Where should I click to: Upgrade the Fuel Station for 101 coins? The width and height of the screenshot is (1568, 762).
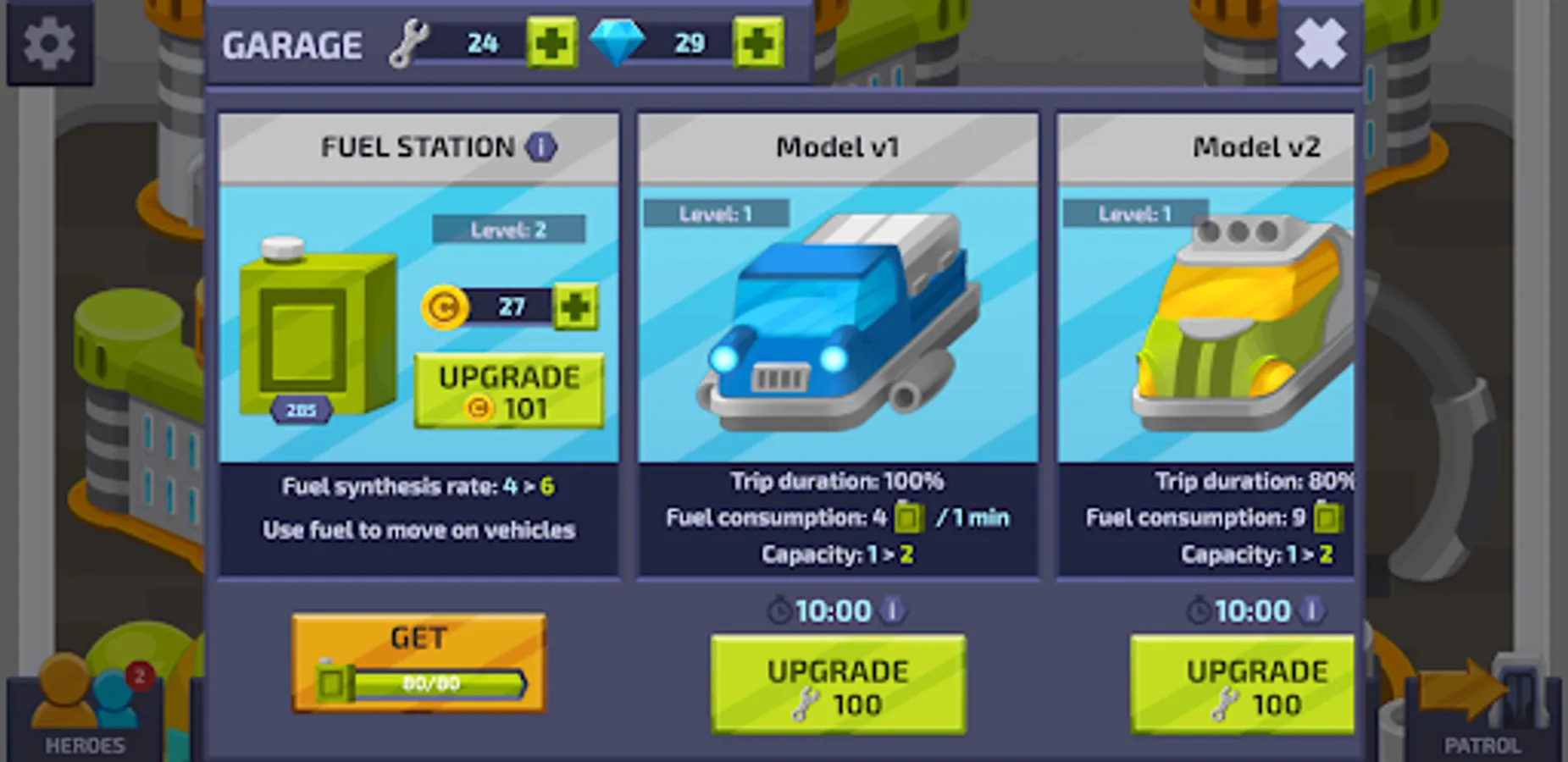pyautogui.click(x=508, y=391)
